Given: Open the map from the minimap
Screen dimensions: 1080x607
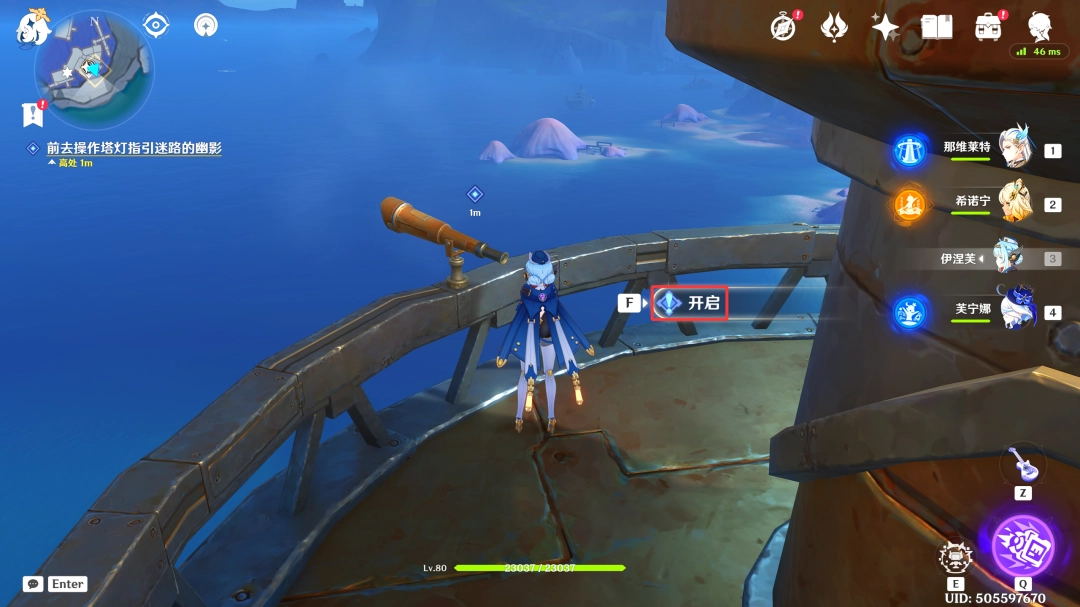Looking at the screenshot, I should pyautogui.click(x=93, y=71).
